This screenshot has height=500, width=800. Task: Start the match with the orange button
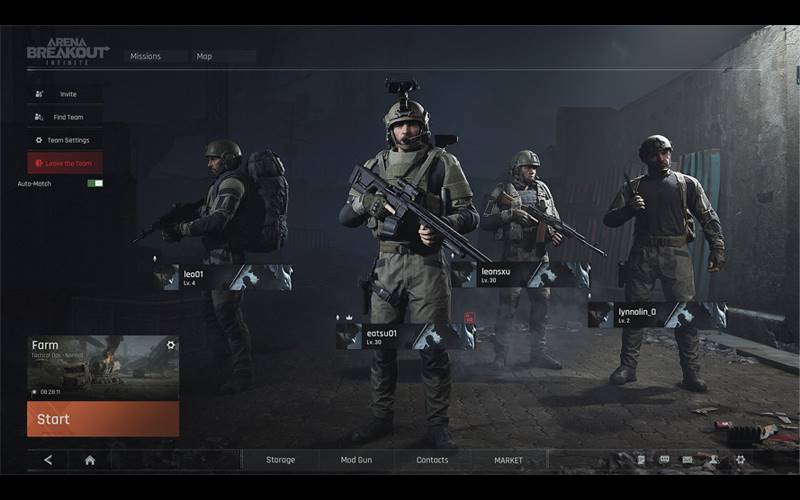(x=102, y=419)
